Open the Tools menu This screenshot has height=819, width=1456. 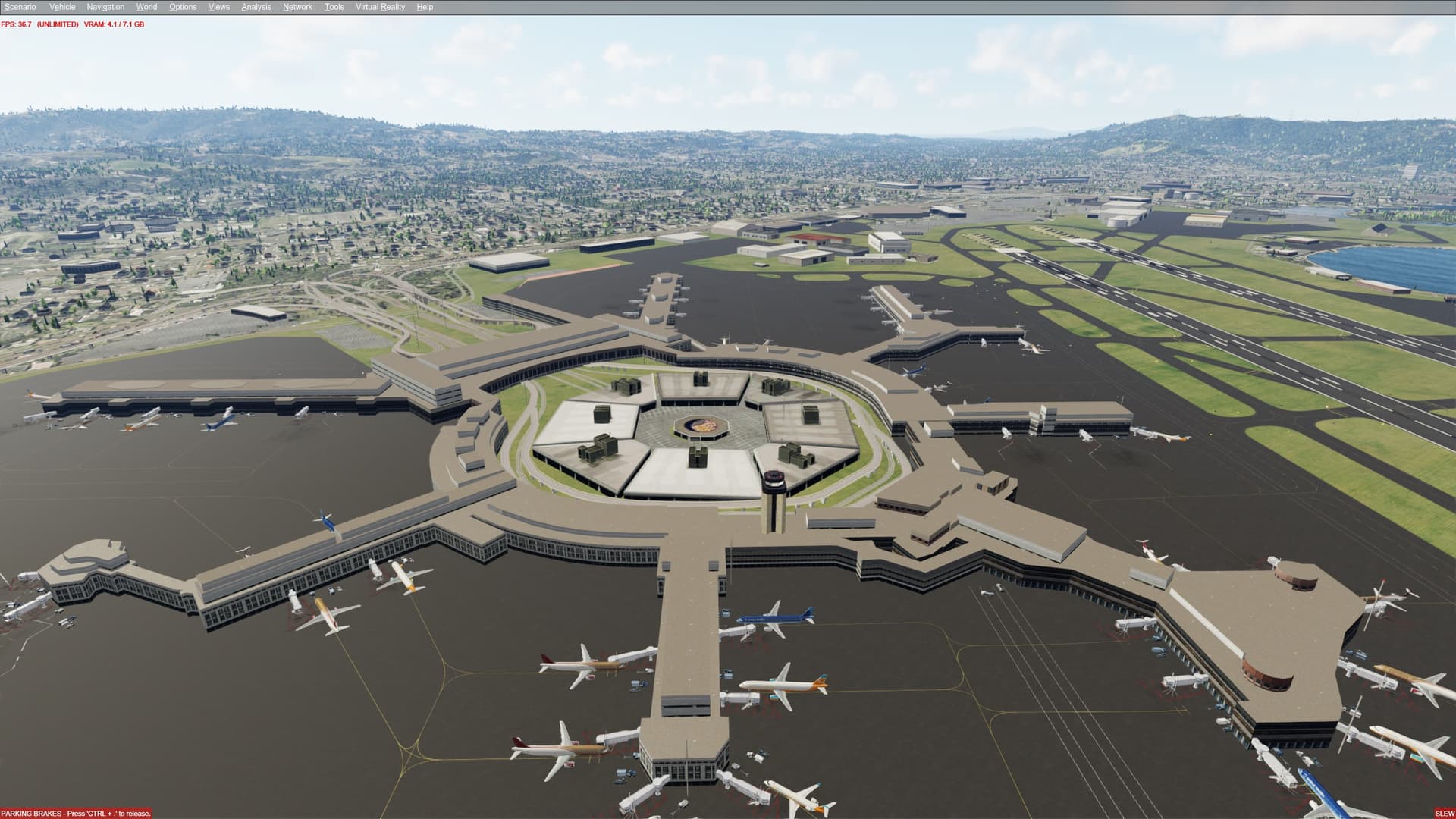tap(334, 6)
